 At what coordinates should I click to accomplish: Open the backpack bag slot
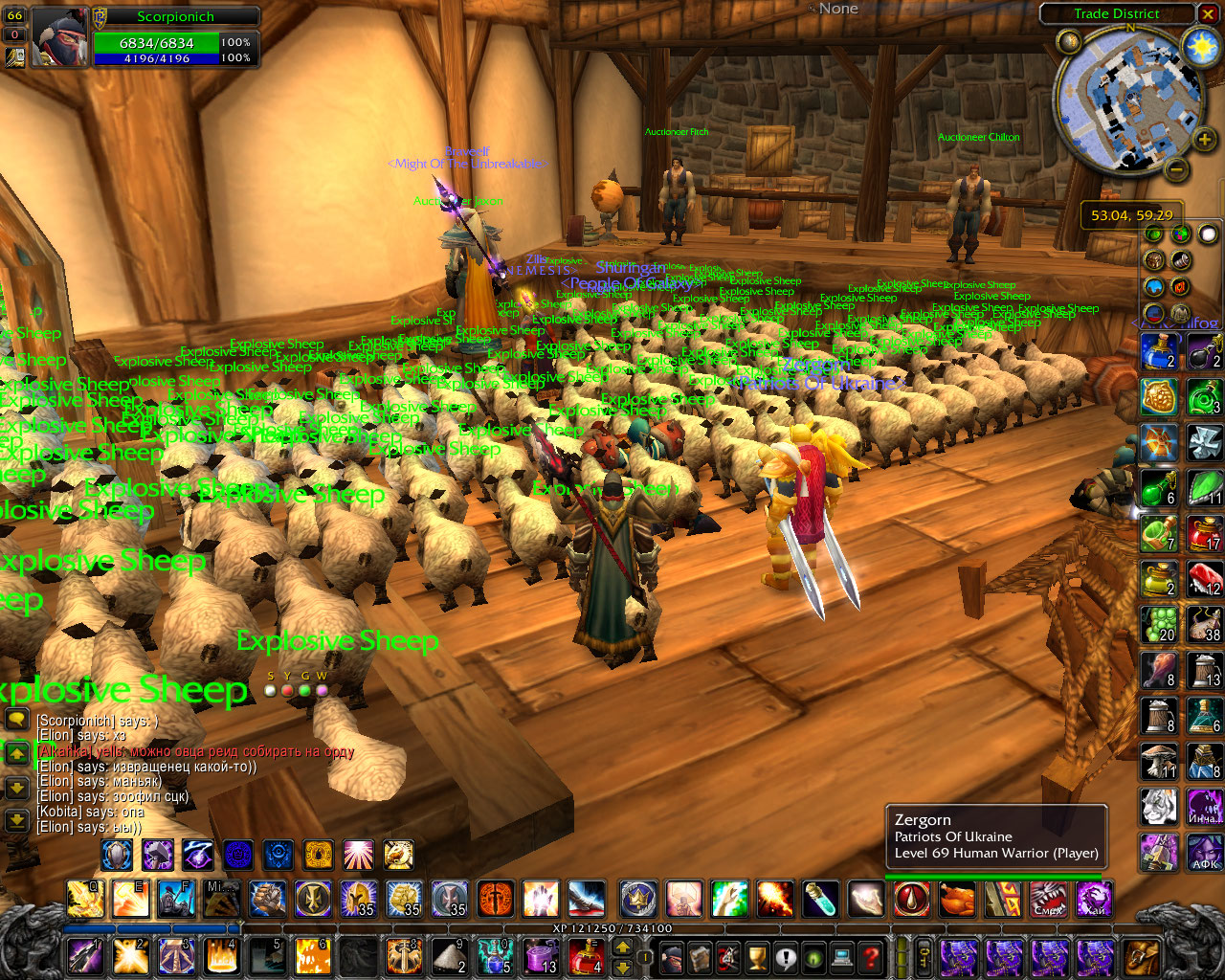tap(1142, 957)
